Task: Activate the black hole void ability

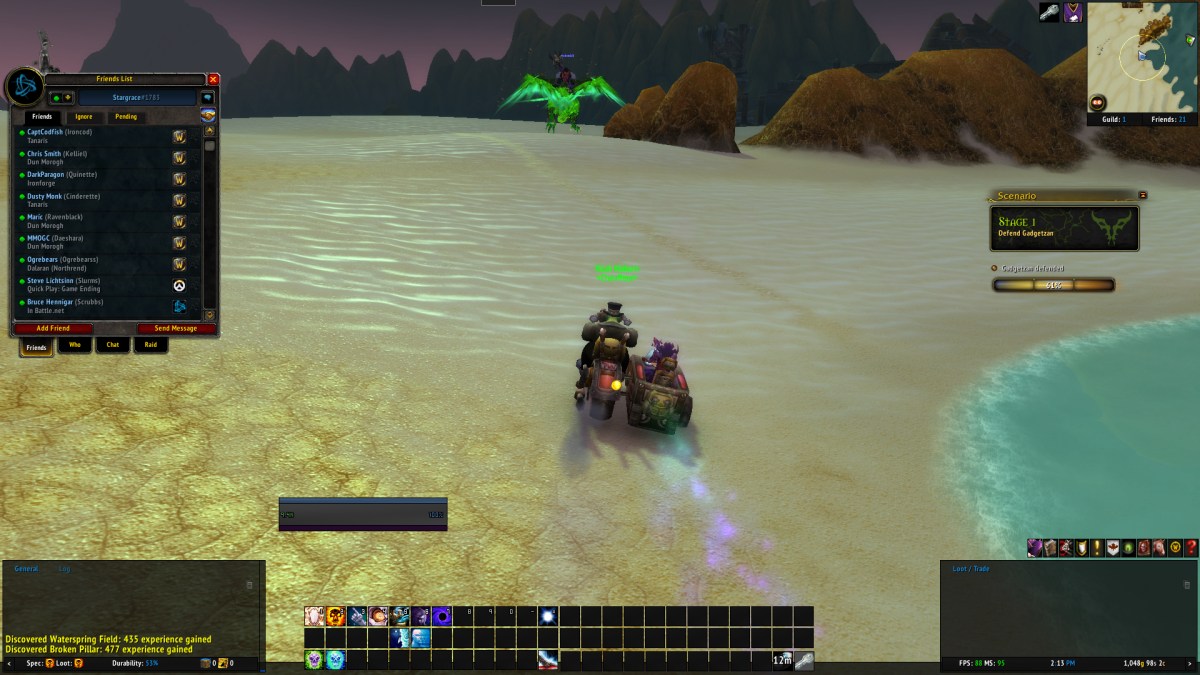Action: [441, 616]
